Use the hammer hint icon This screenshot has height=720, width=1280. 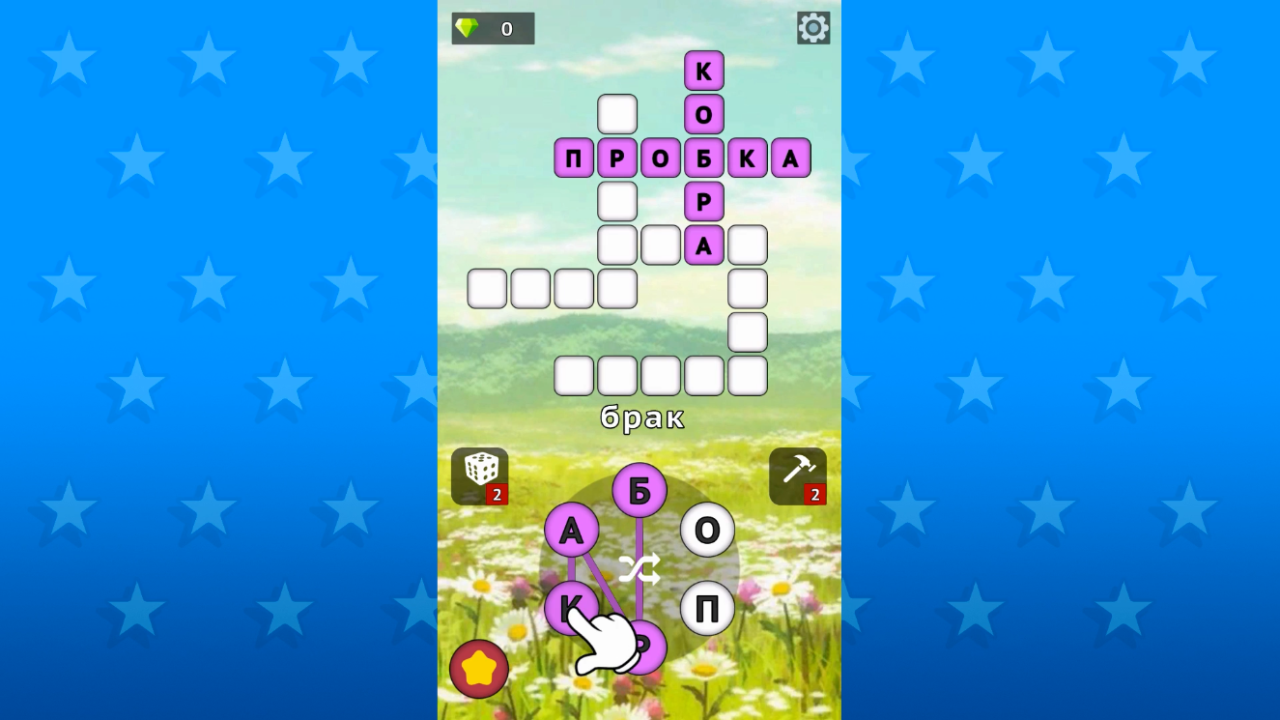coord(797,471)
